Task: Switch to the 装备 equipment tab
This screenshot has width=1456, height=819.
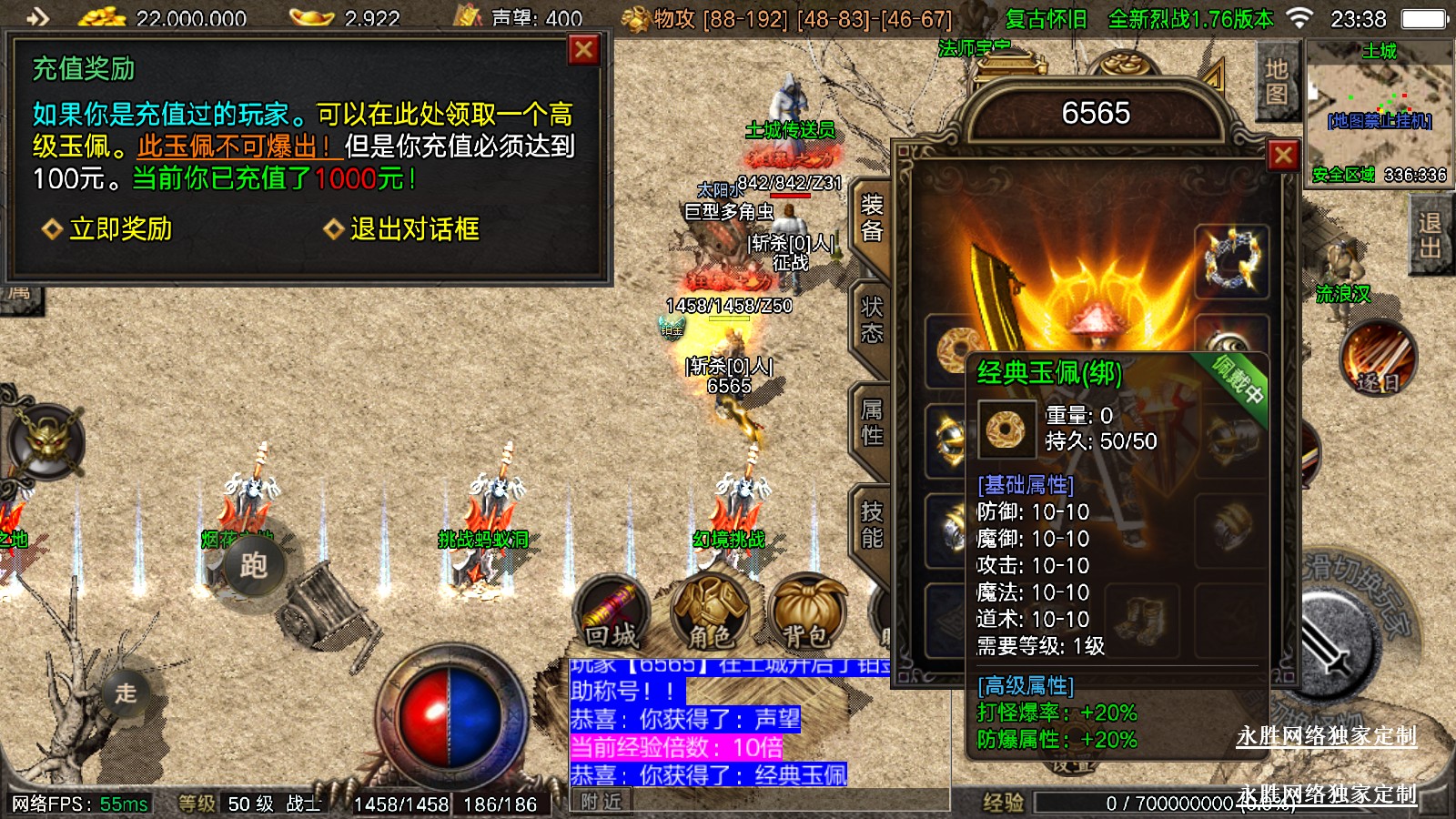Action: [x=871, y=218]
